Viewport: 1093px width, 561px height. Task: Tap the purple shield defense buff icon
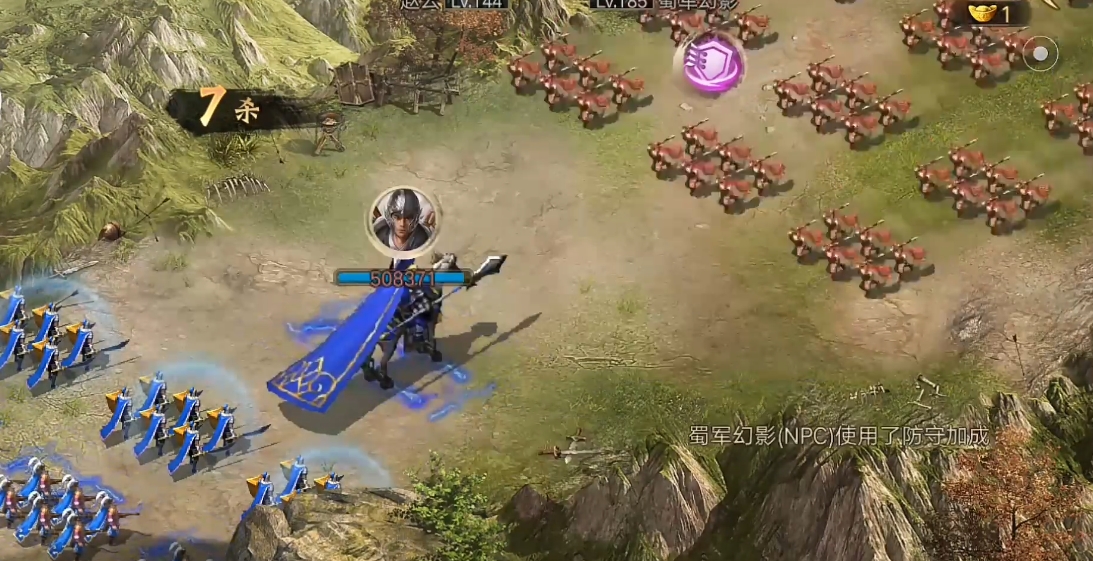point(714,62)
